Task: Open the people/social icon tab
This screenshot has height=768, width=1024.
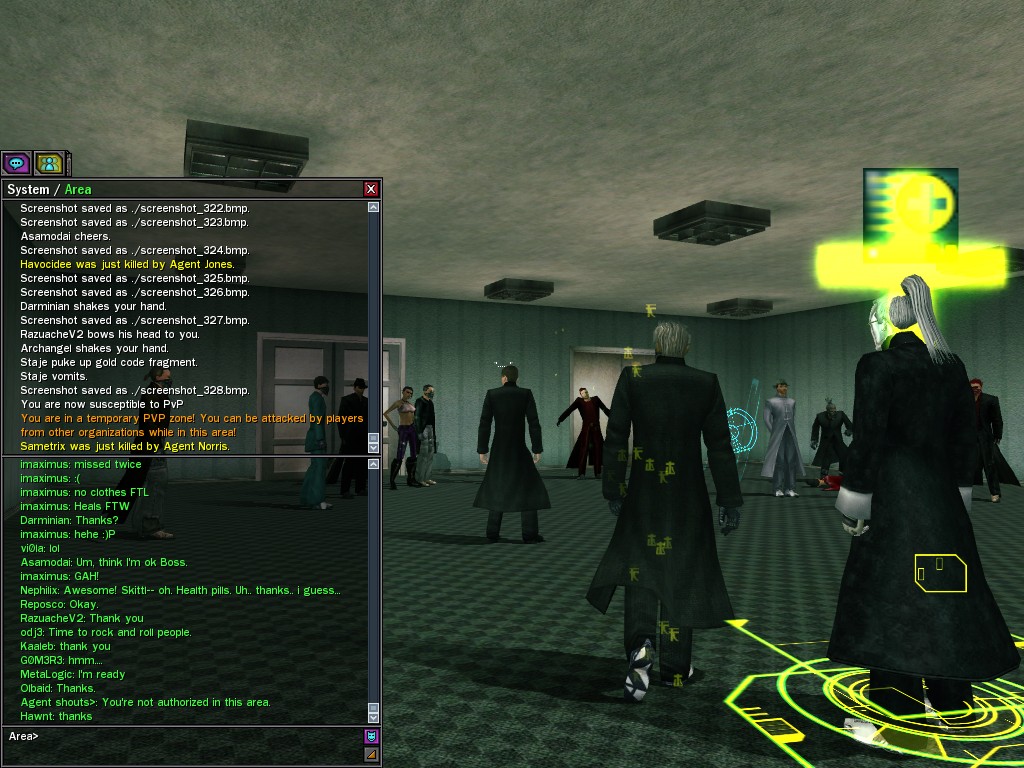Action: click(48, 162)
